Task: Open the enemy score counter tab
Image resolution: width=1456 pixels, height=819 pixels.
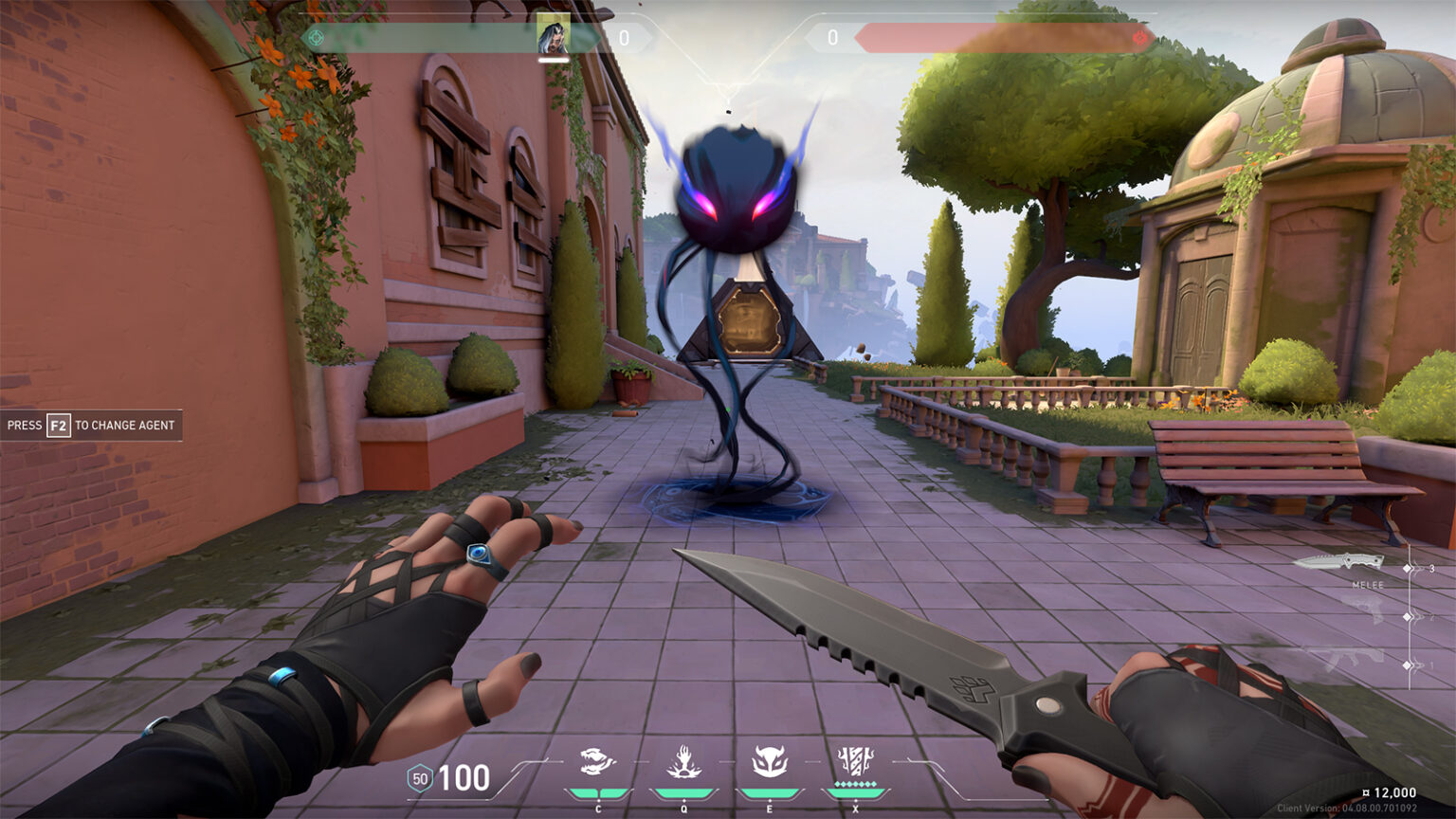Action: tap(831, 38)
